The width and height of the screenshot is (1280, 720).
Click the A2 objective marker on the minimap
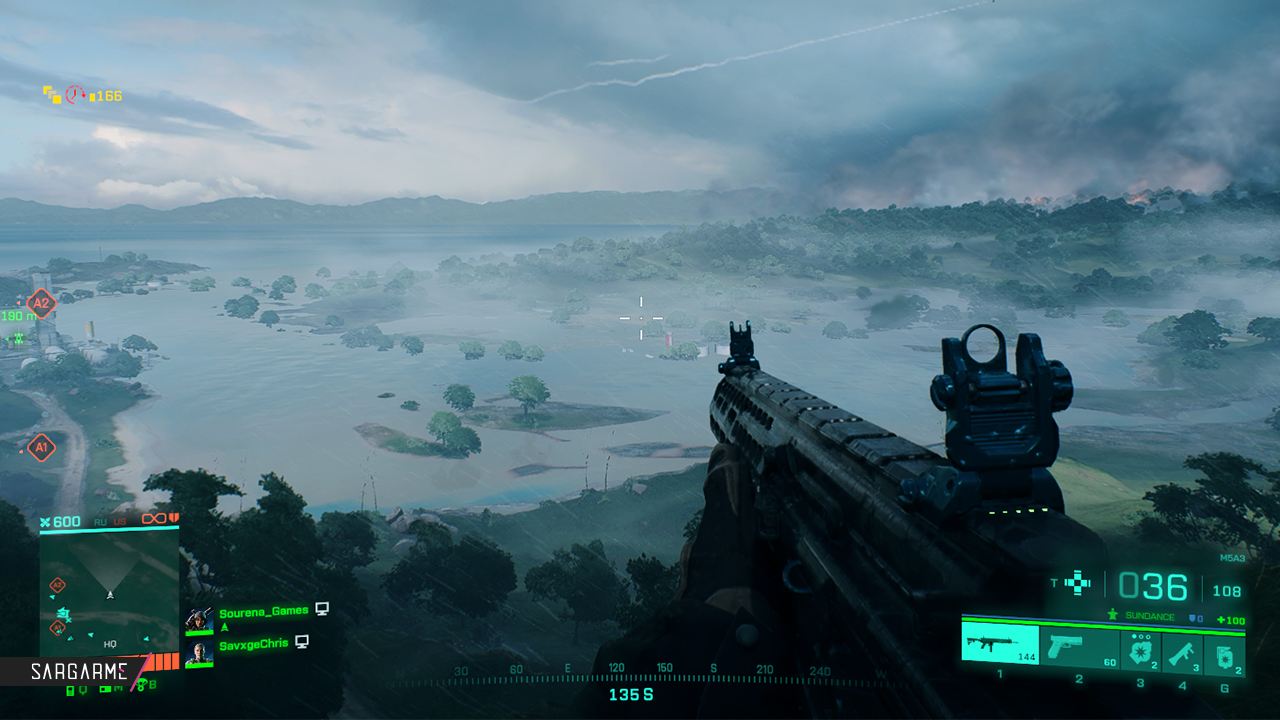[58, 584]
